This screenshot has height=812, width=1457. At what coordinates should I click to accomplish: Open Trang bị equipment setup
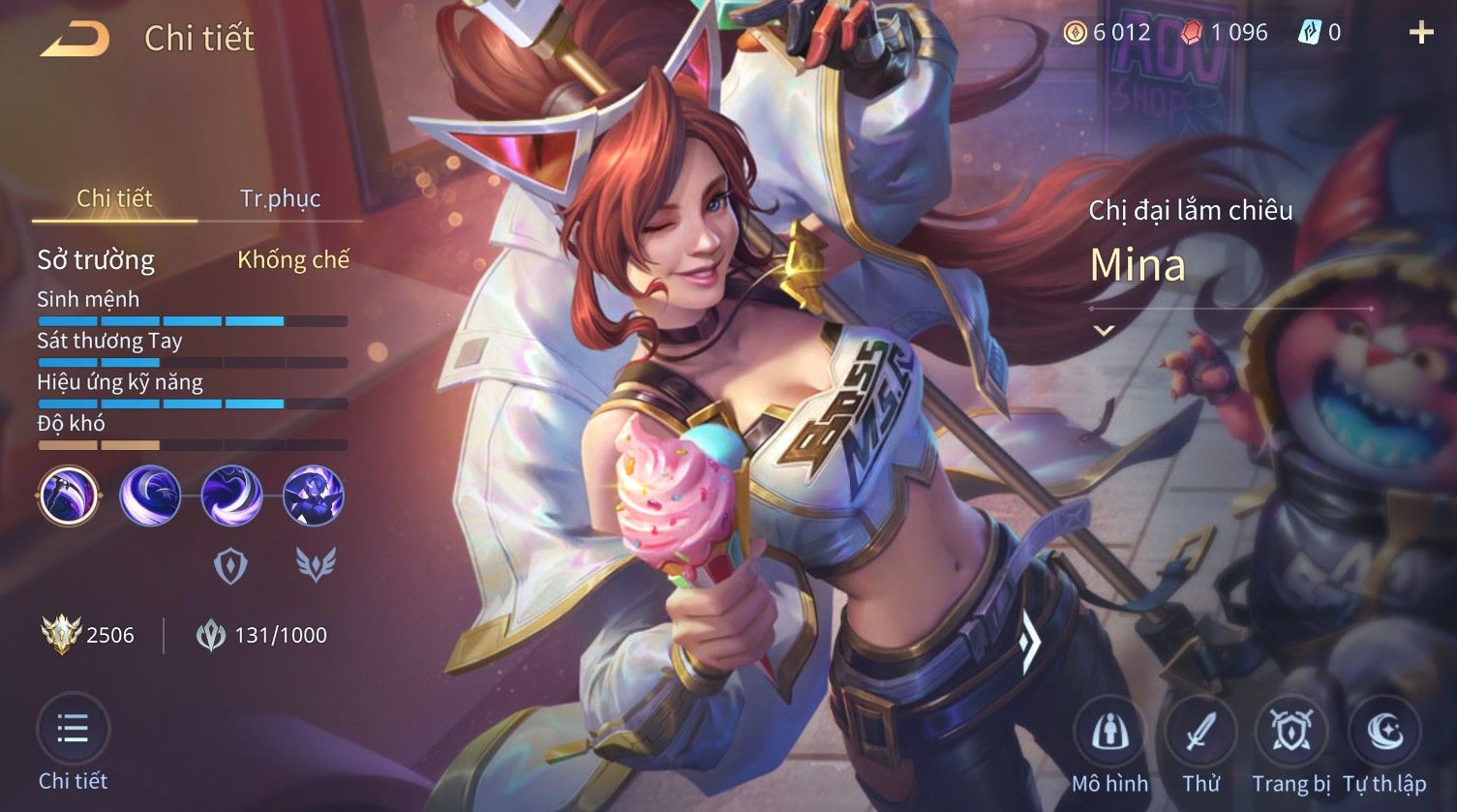(x=1290, y=734)
